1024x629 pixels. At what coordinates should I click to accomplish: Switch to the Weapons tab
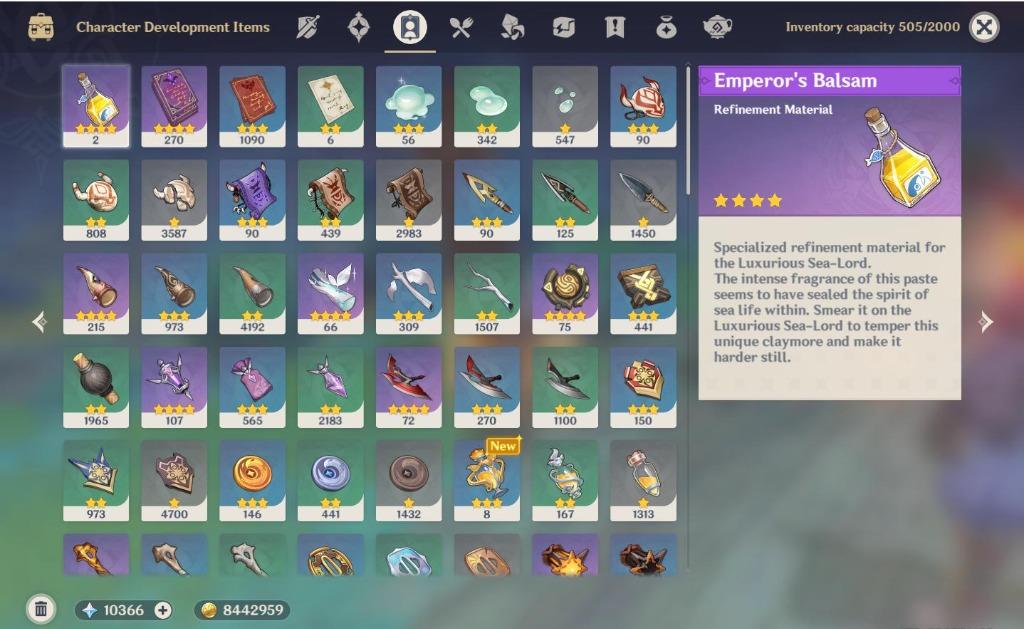pos(307,27)
